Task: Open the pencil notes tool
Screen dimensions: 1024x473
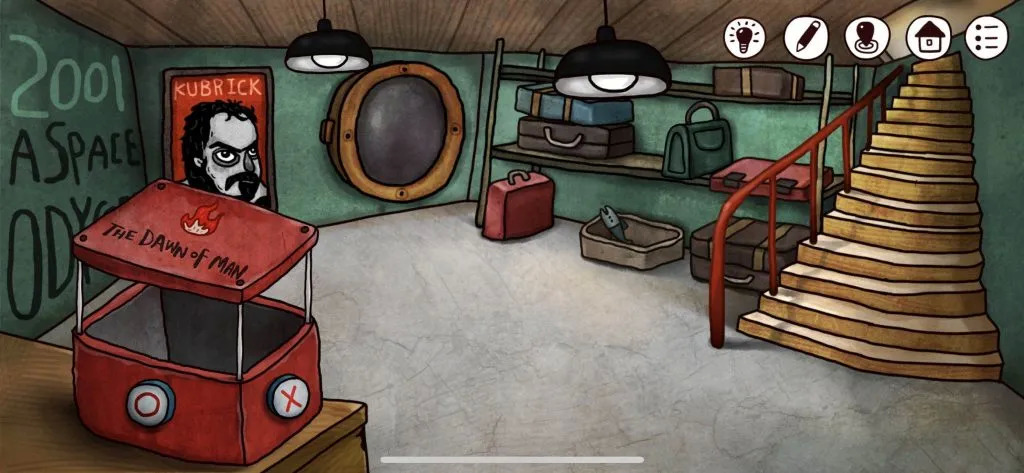Action: 805,38
